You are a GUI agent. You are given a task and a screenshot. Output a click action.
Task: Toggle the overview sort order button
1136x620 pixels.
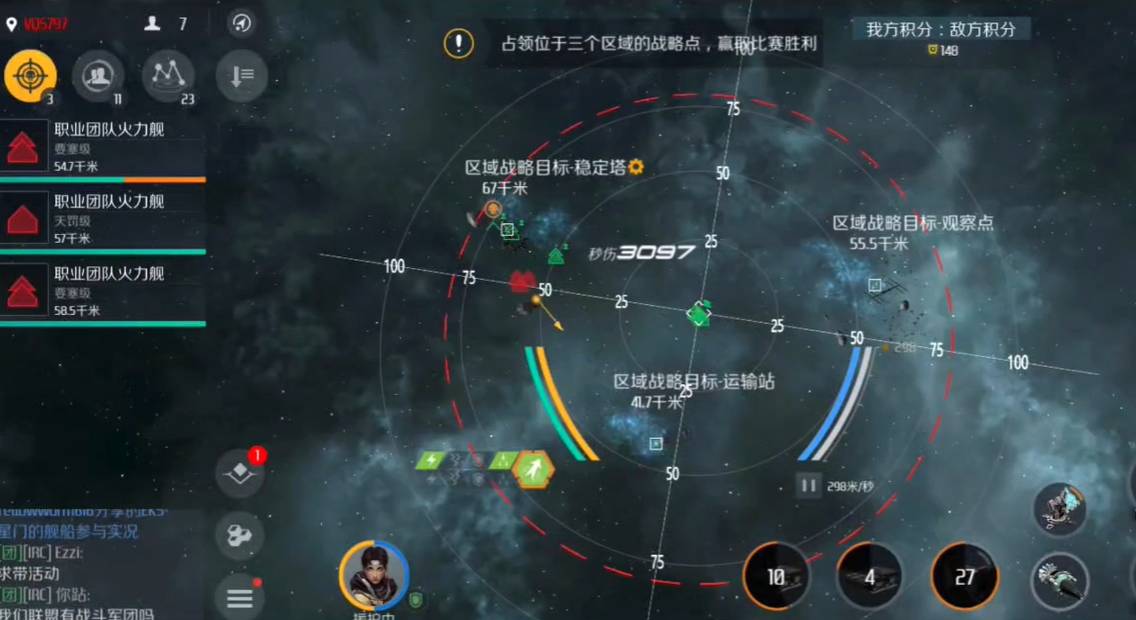(241, 76)
